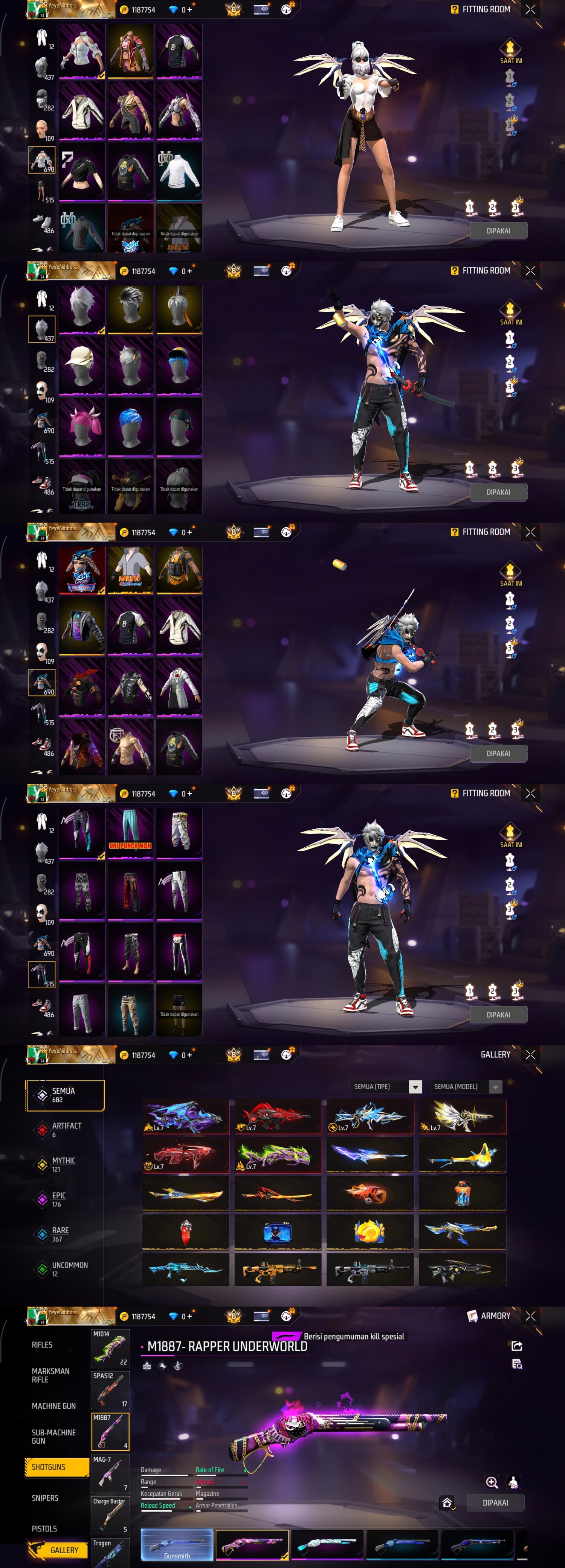This screenshot has height=1568, width=565.
Task: Close the ARMORY screen
Action: click(530, 1316)
